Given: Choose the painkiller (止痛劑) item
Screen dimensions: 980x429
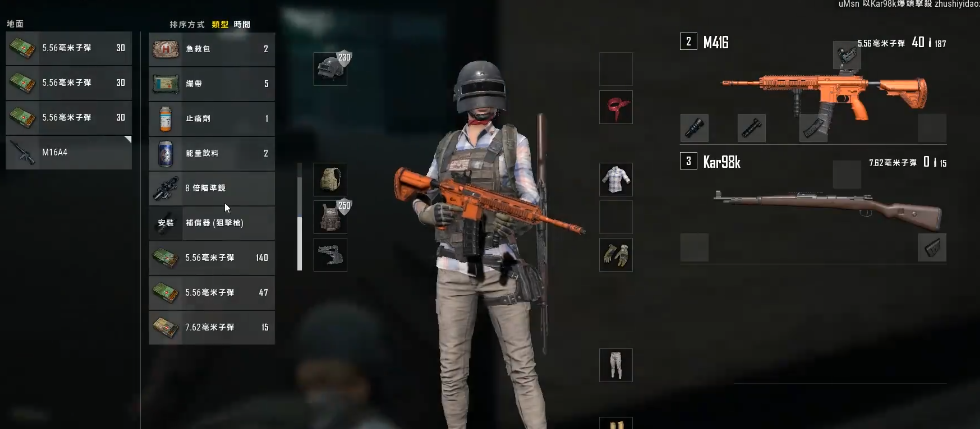Looking at the screenshot, I should pos(211,119).
